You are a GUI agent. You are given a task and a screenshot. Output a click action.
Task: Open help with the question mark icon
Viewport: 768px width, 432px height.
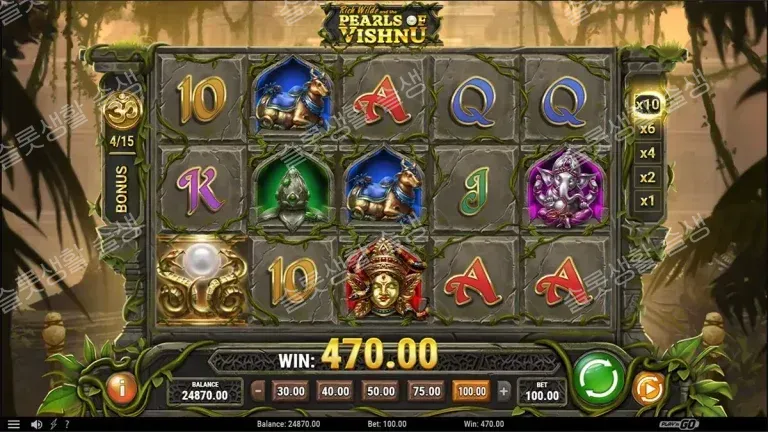tap(67, 424)
